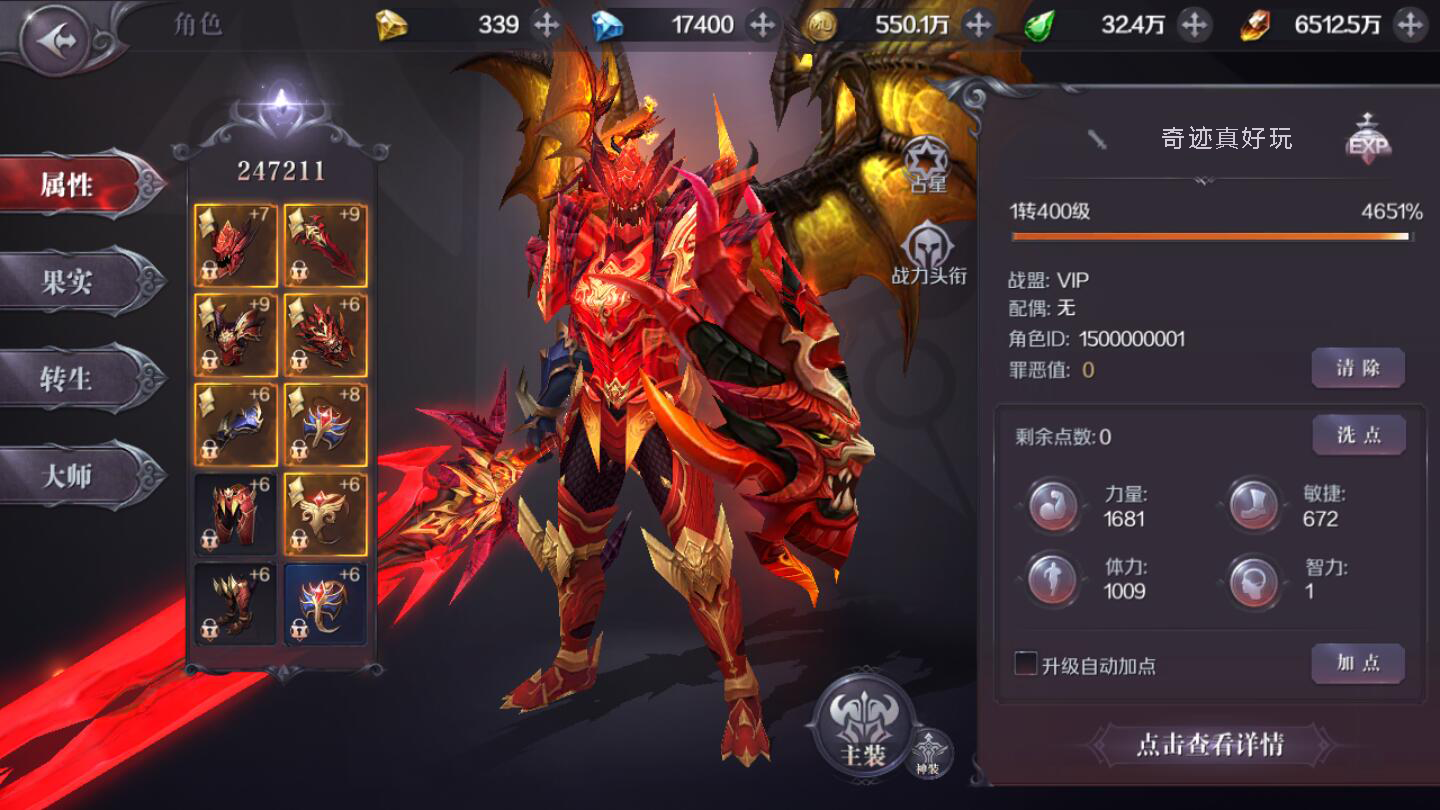
Task: Click the 清除 button
Action: pos(1358,368)
